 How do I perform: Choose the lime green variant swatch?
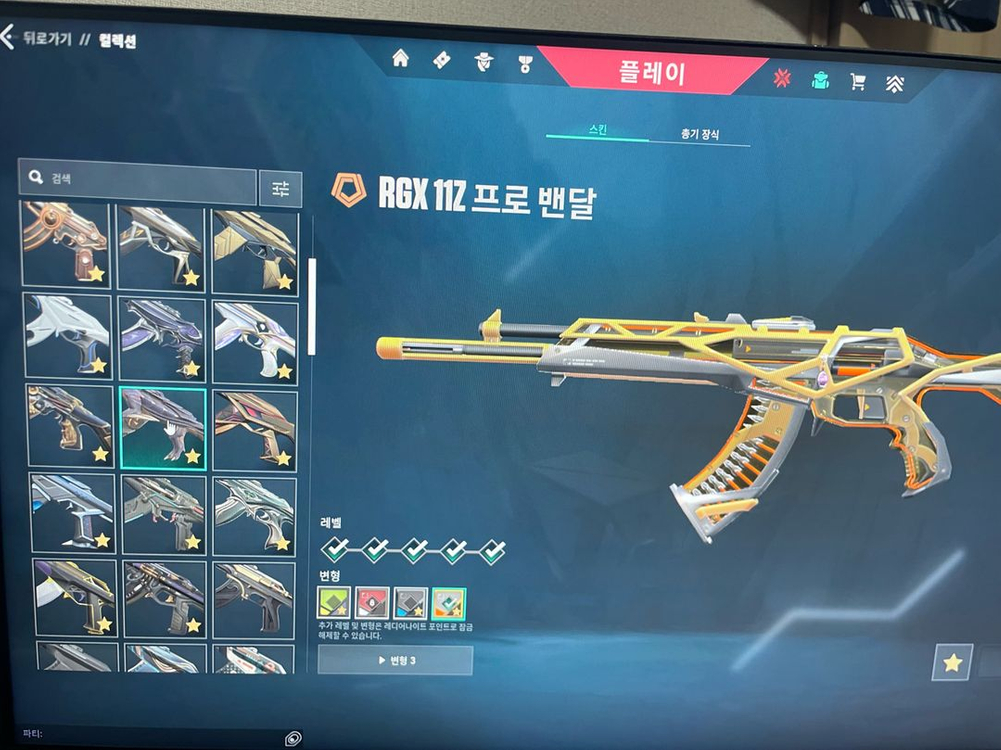point(335,602)
